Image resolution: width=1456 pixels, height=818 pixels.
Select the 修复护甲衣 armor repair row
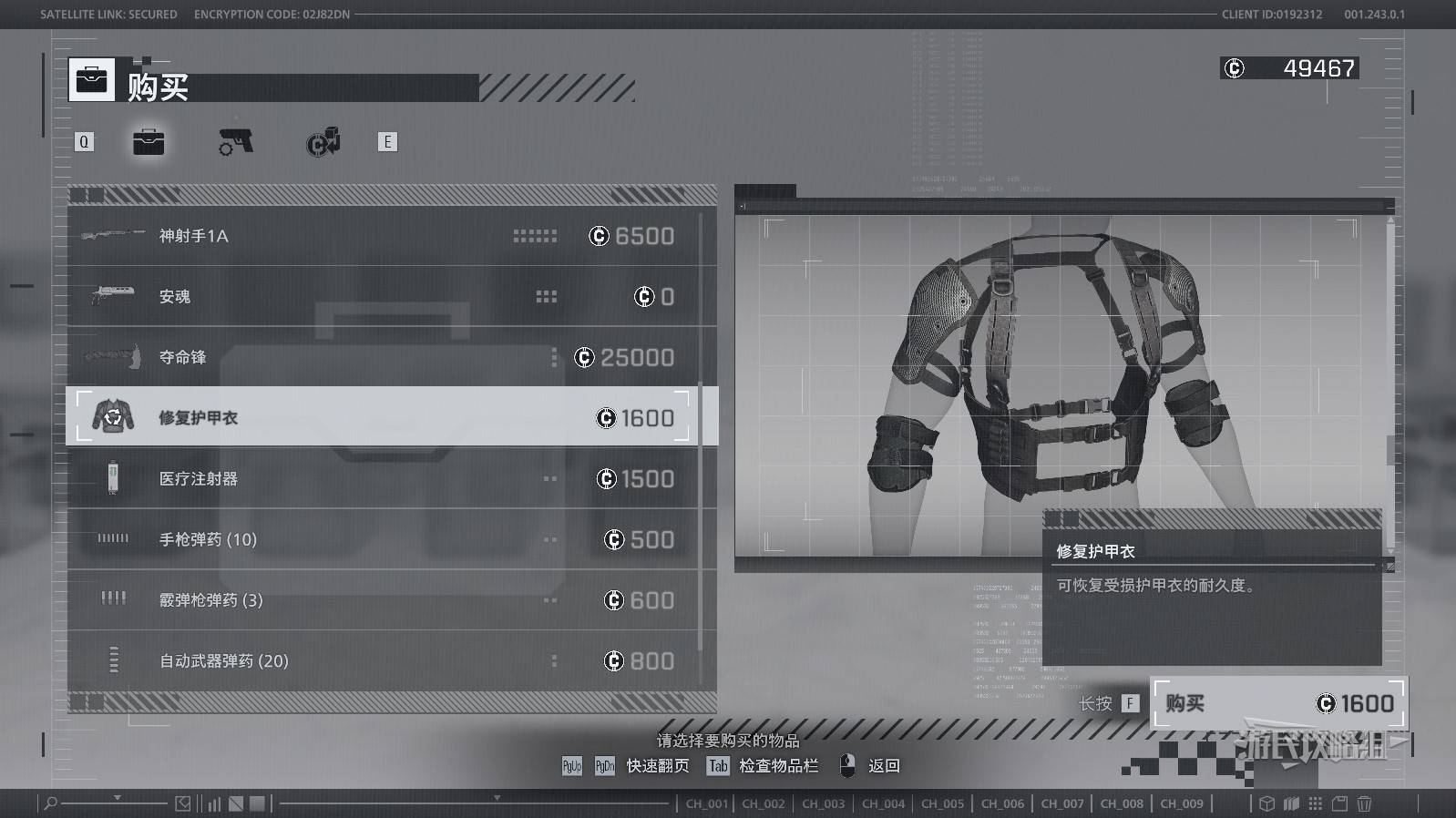pos(383,417)
